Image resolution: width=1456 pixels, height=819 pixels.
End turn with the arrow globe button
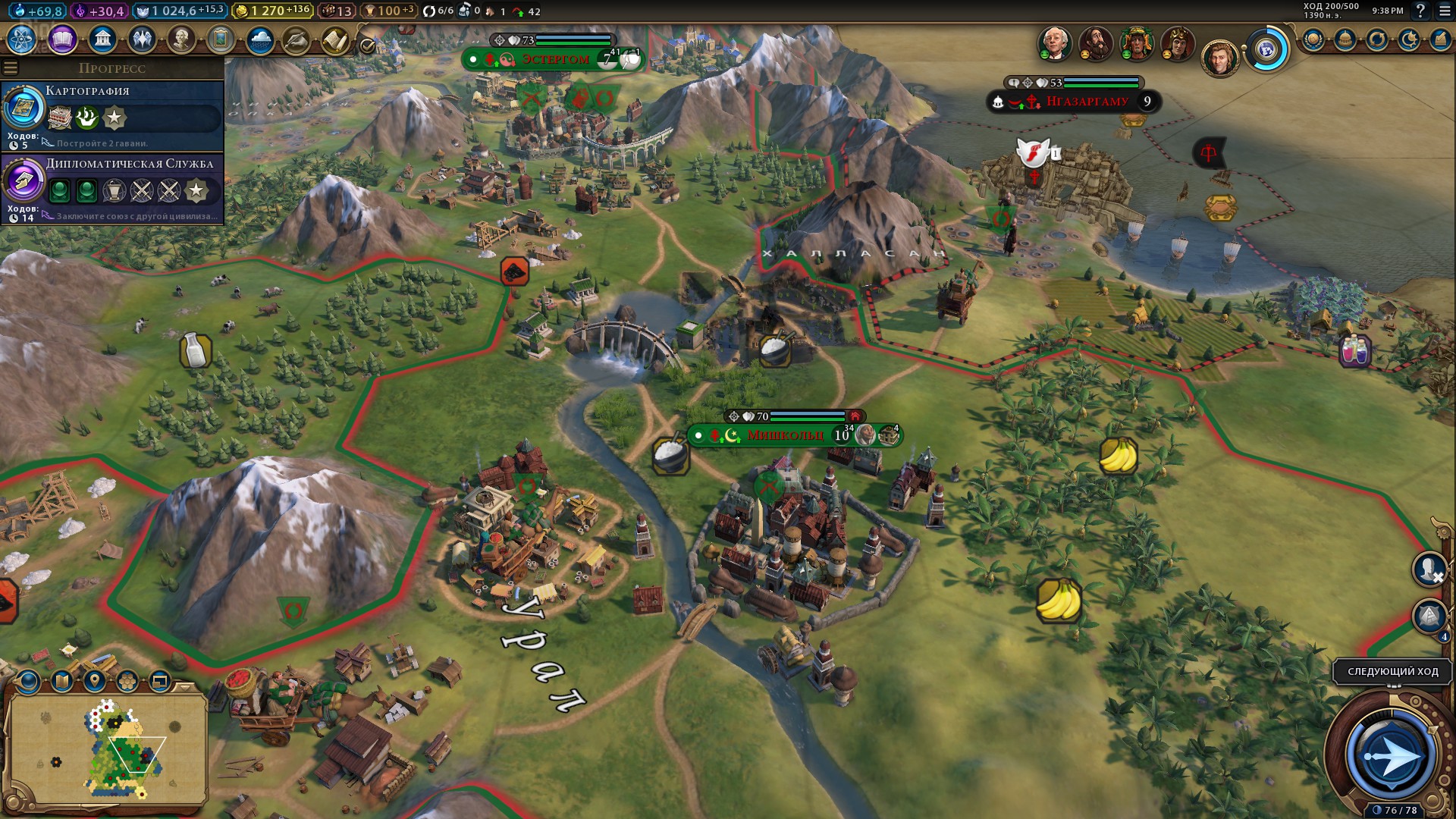pos(1390,755)
